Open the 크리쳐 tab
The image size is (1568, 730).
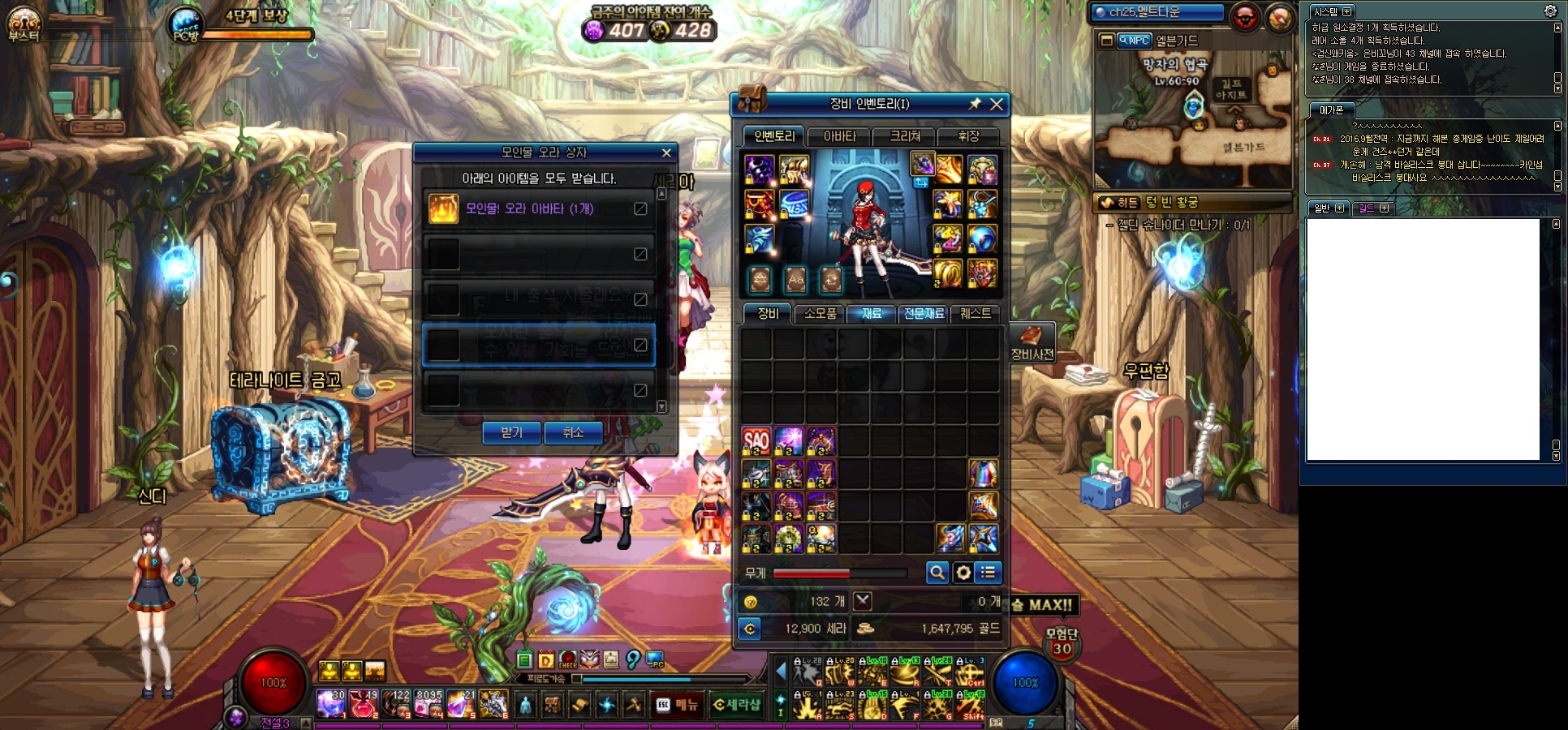(x=905, y=136)
